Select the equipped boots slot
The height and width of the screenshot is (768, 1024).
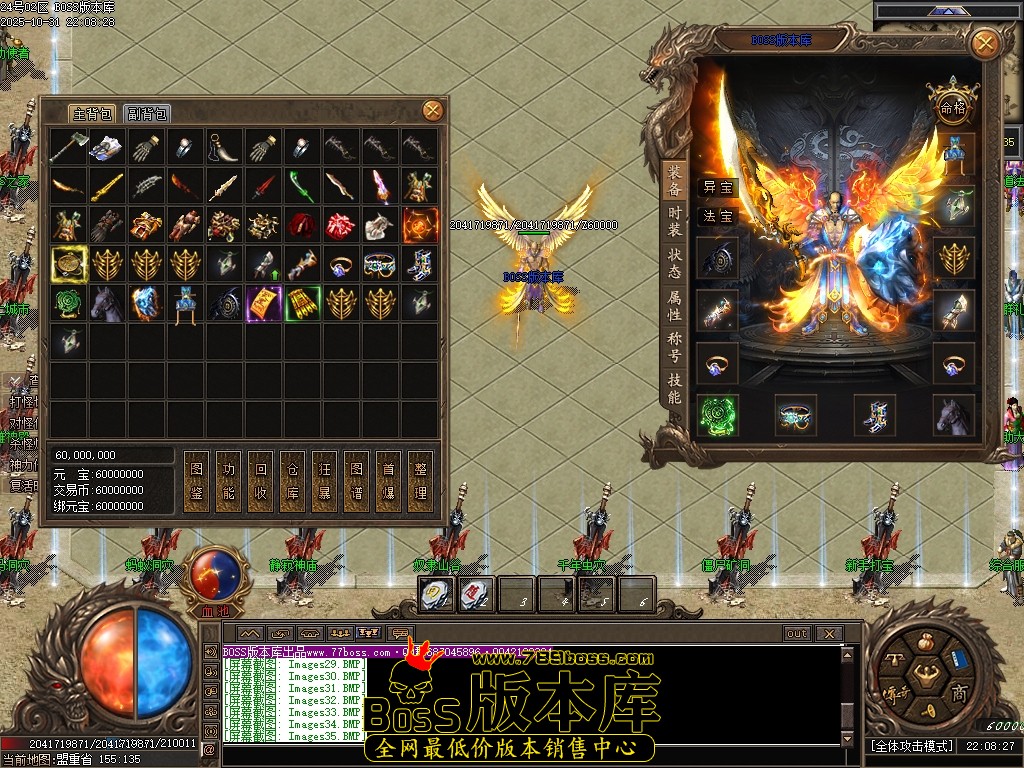coord(874,415)
